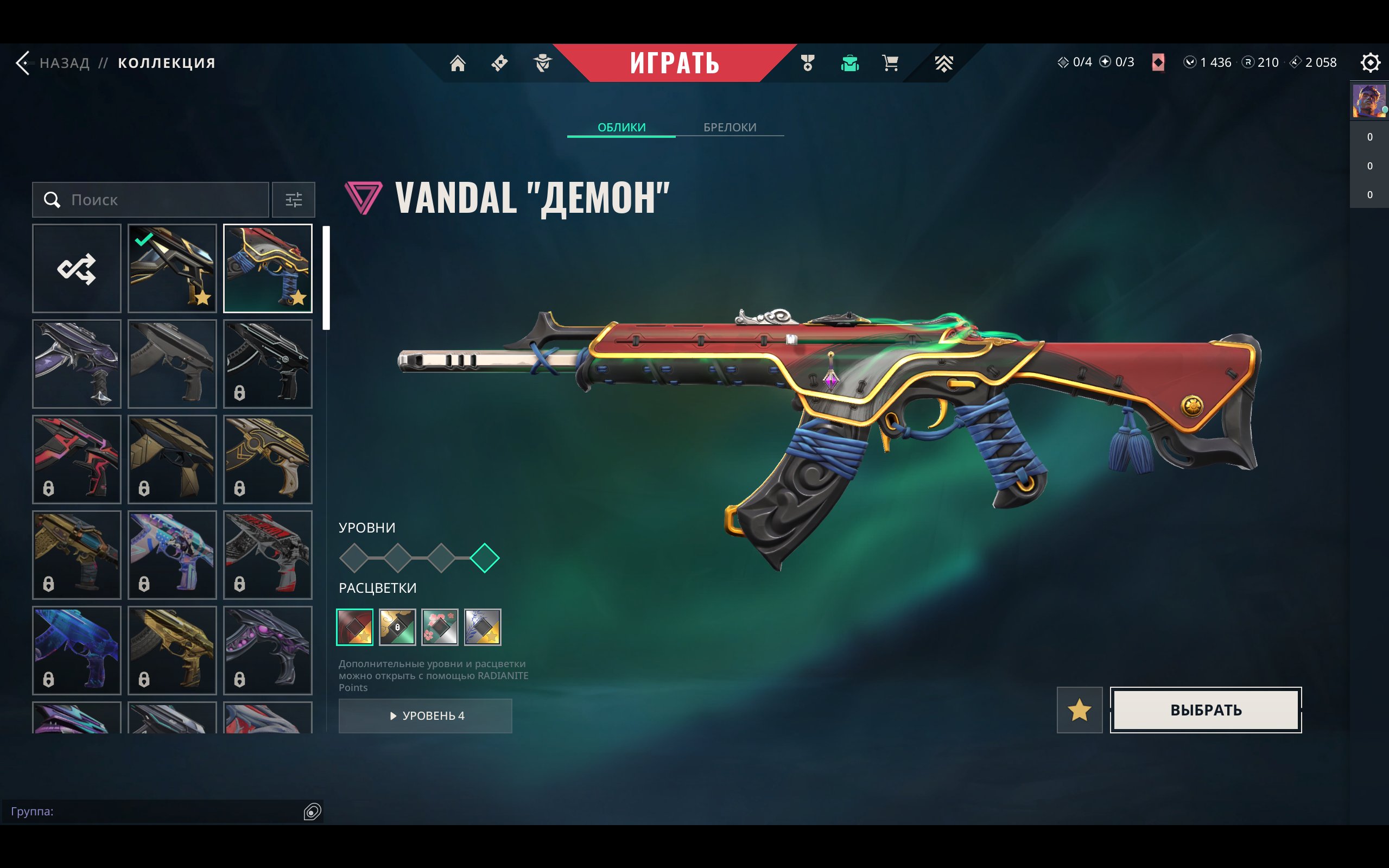This screenshot has height=868, width=1389.
Task: Toggle the favorite star button
Action: tap(1079, 710)
